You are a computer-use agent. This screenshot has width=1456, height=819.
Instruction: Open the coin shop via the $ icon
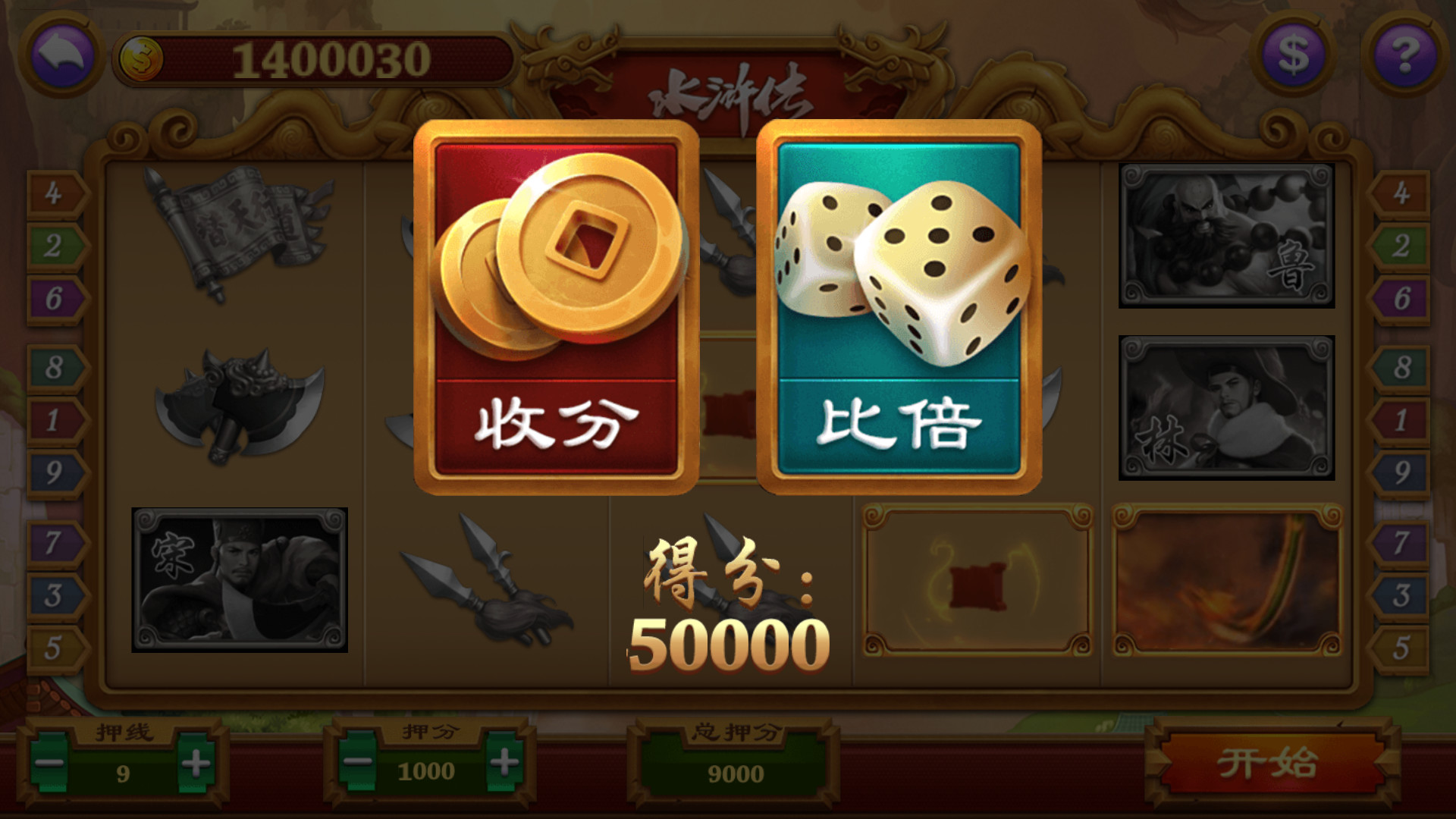point(1293,53)
